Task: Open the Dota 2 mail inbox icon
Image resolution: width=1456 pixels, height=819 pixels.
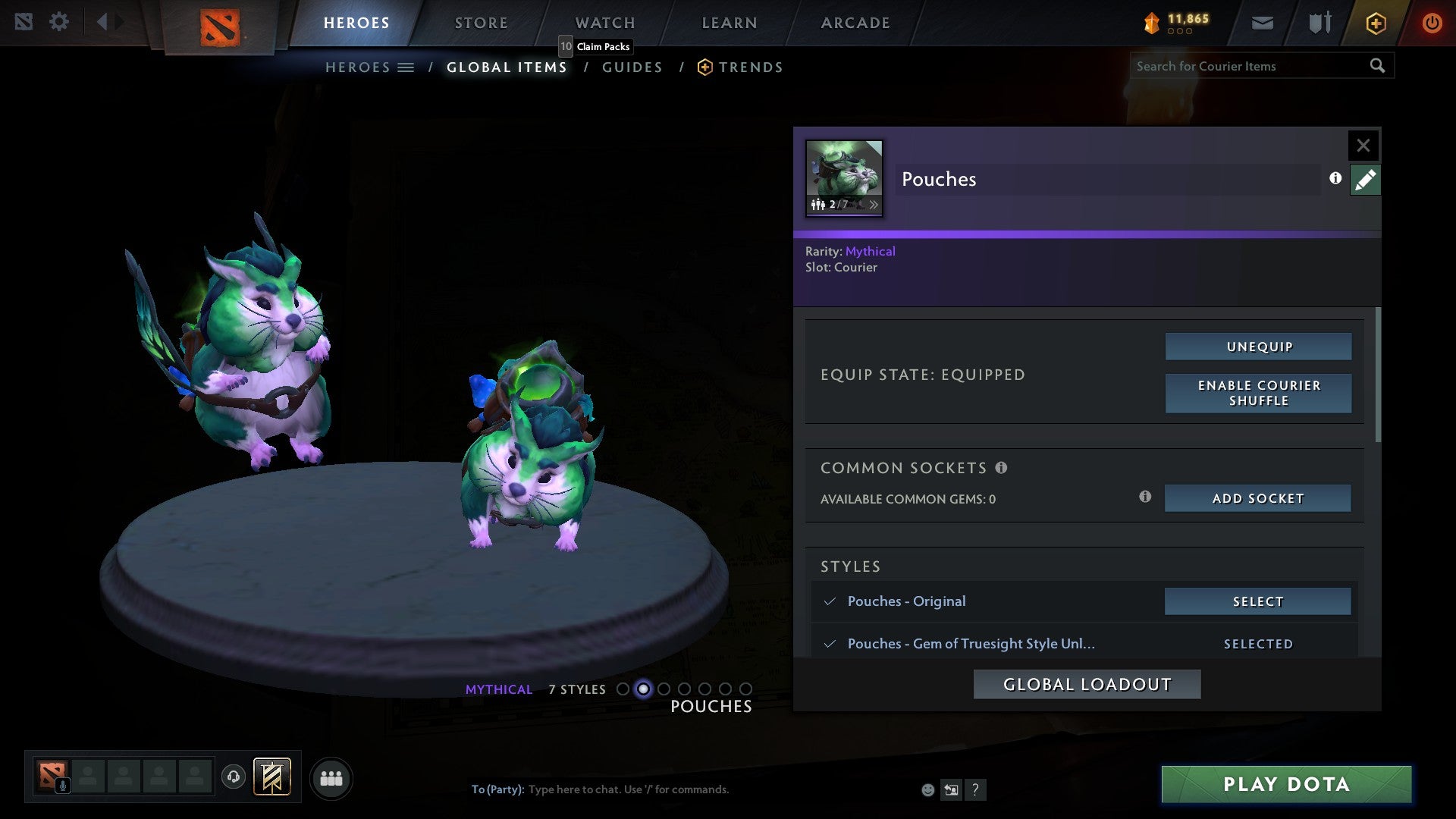Action: point(1262,23)
